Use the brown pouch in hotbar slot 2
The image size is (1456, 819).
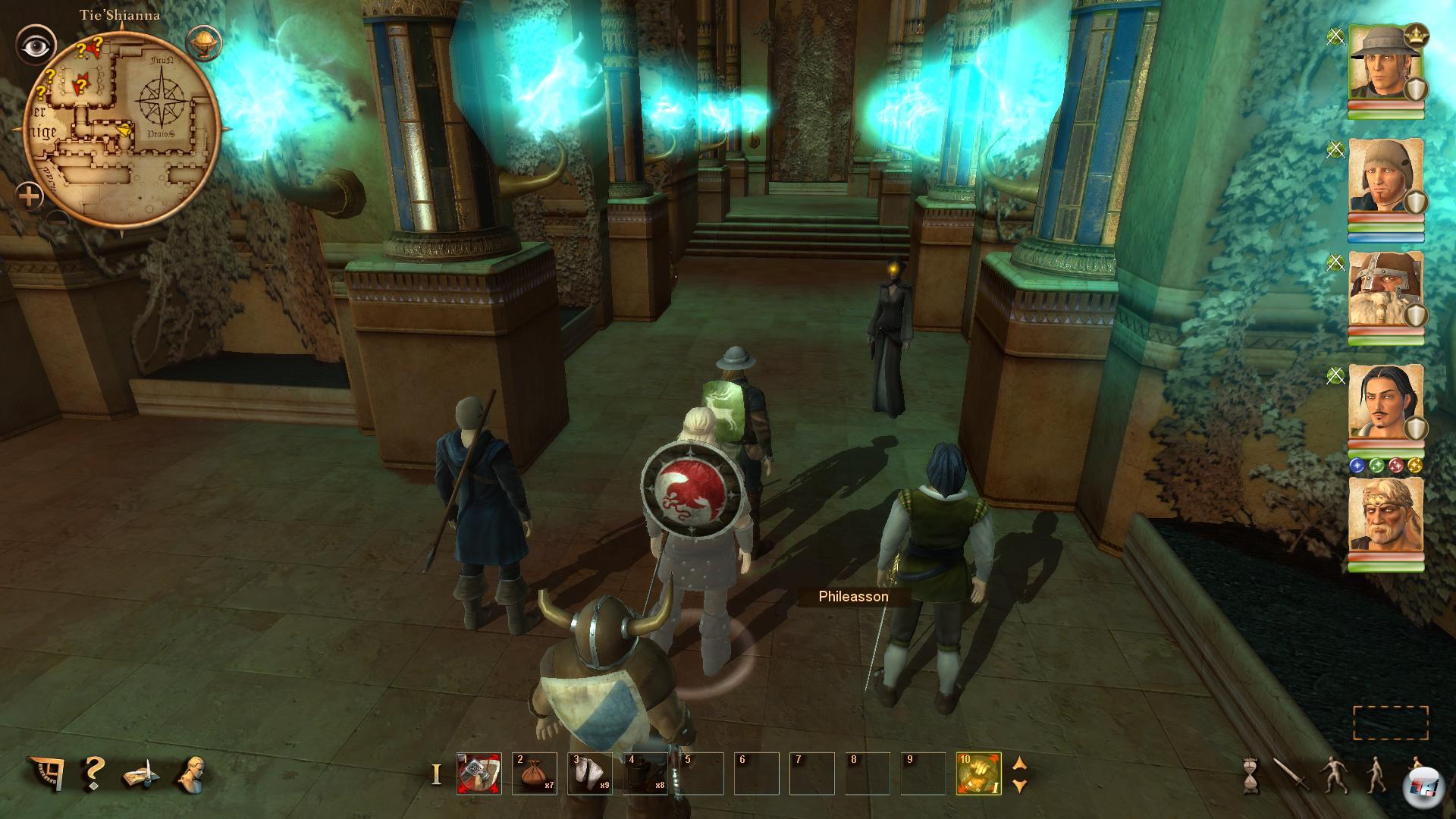point(534,773)
